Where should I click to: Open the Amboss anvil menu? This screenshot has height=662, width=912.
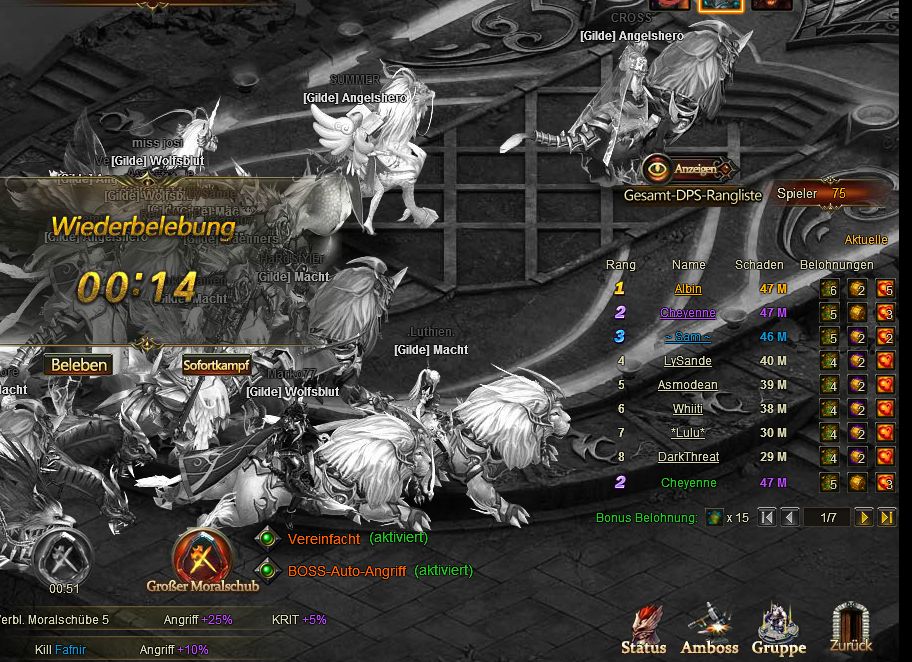point(709,629)
